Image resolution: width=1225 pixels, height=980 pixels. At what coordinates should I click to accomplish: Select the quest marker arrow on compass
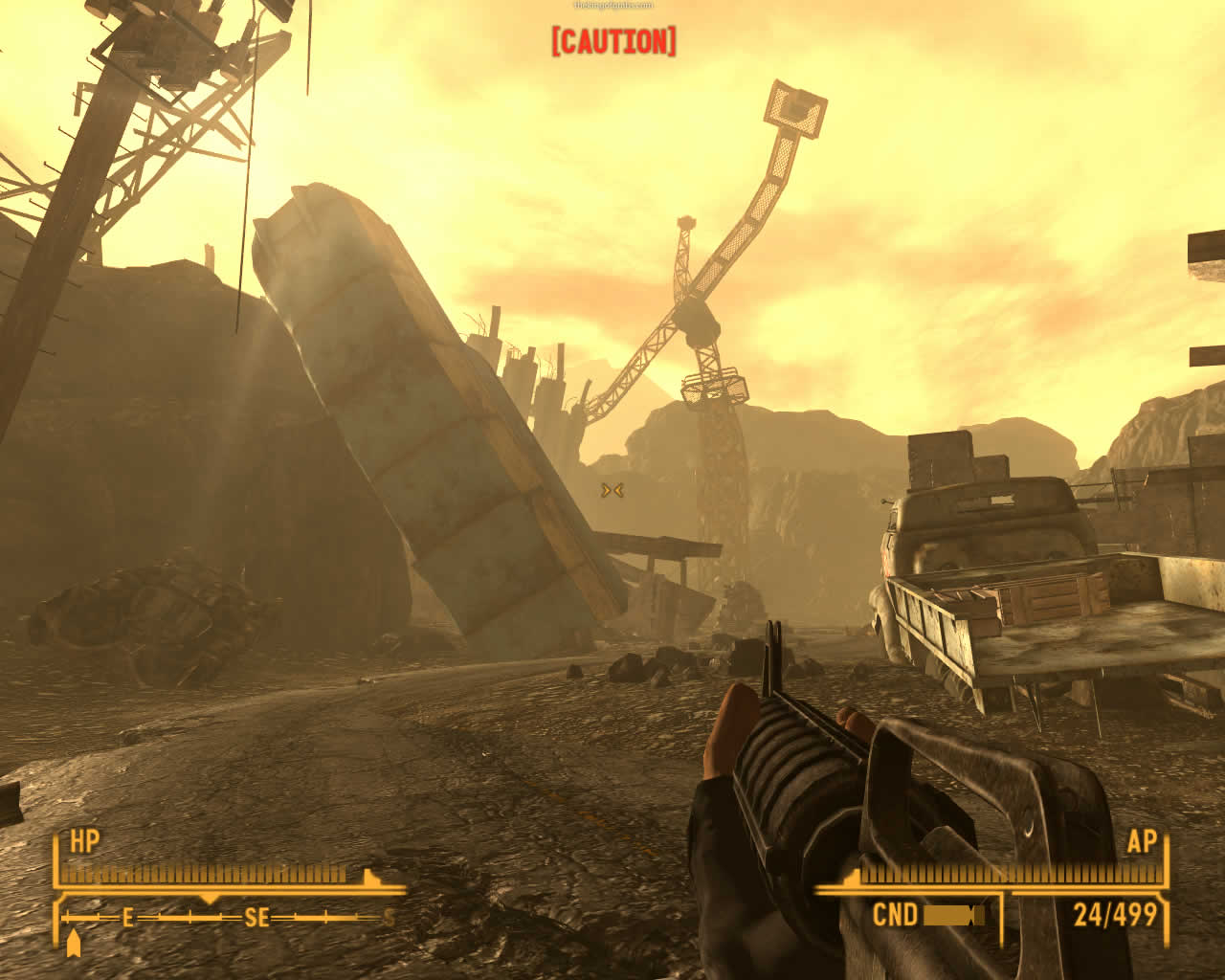(x=74, y=943)
